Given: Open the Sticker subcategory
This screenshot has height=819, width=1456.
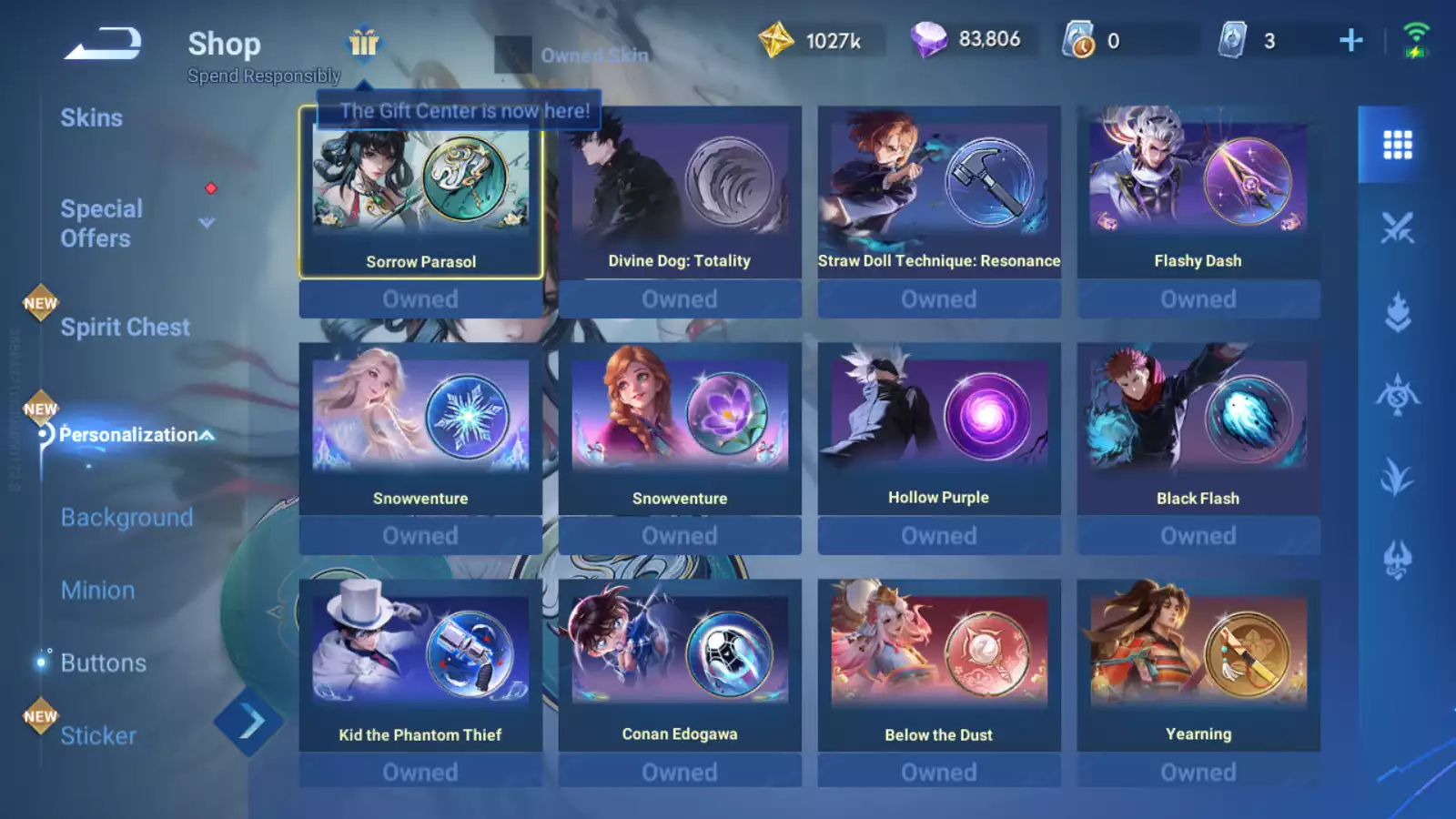Looking at the screenshot, I should point(98,736).
